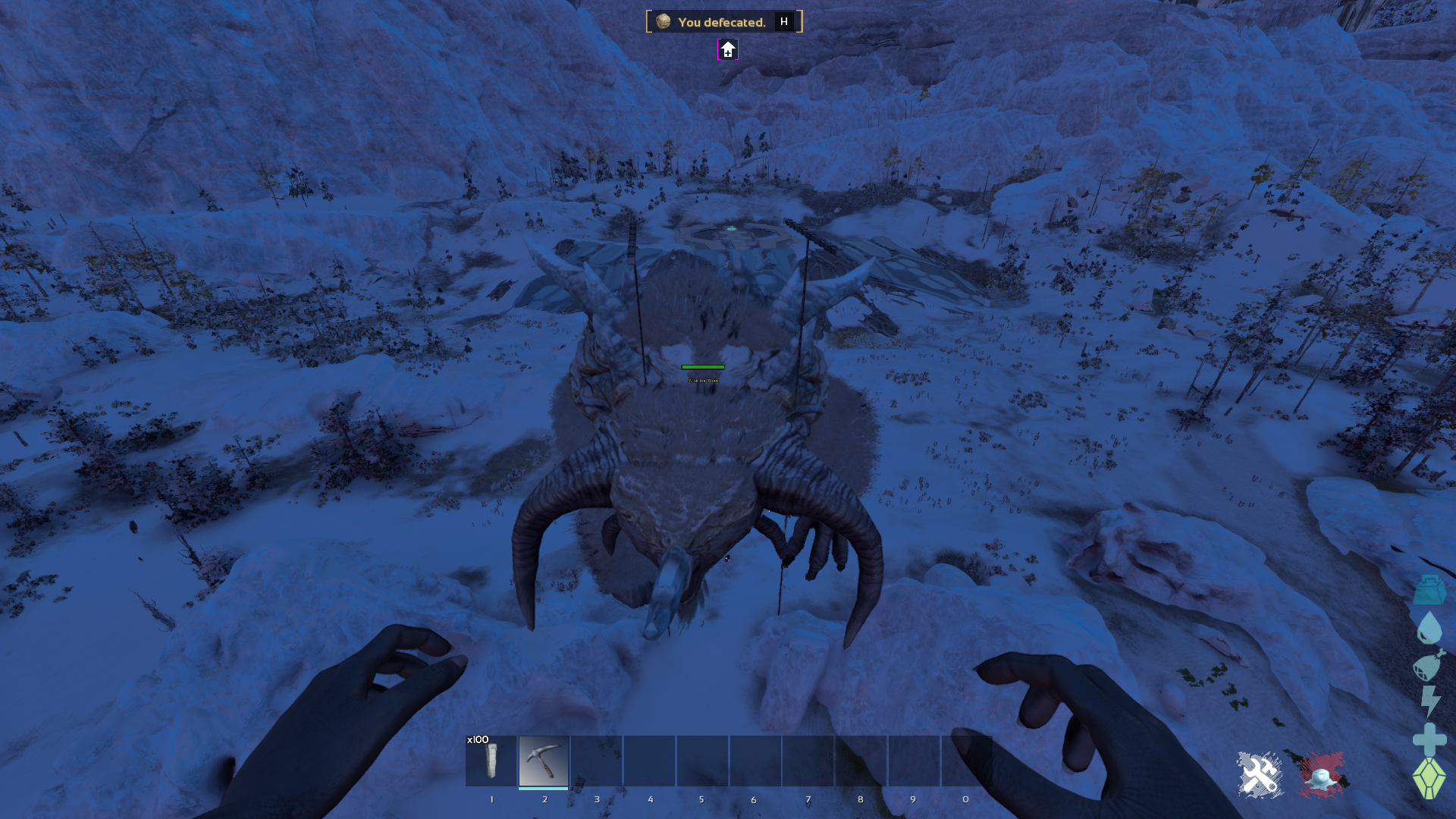This screenshot has height=819, width=1456.
Task: Click the Wild Ice Titan nameplate text
Action: 704,379
